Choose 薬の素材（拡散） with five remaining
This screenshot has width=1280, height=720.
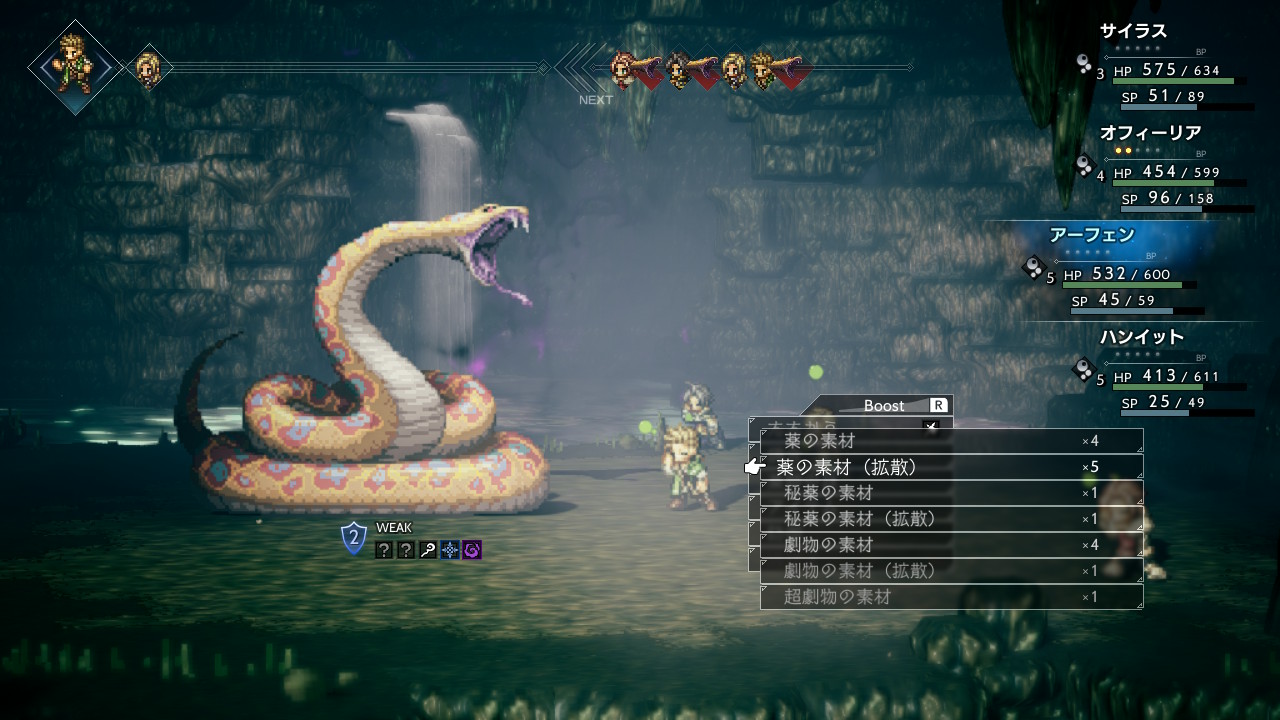pos(950,467)
